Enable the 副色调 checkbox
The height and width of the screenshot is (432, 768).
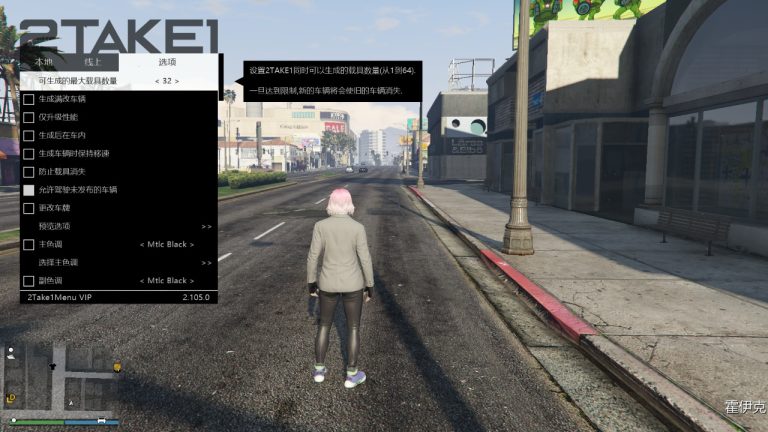click(x=29, y=281)
